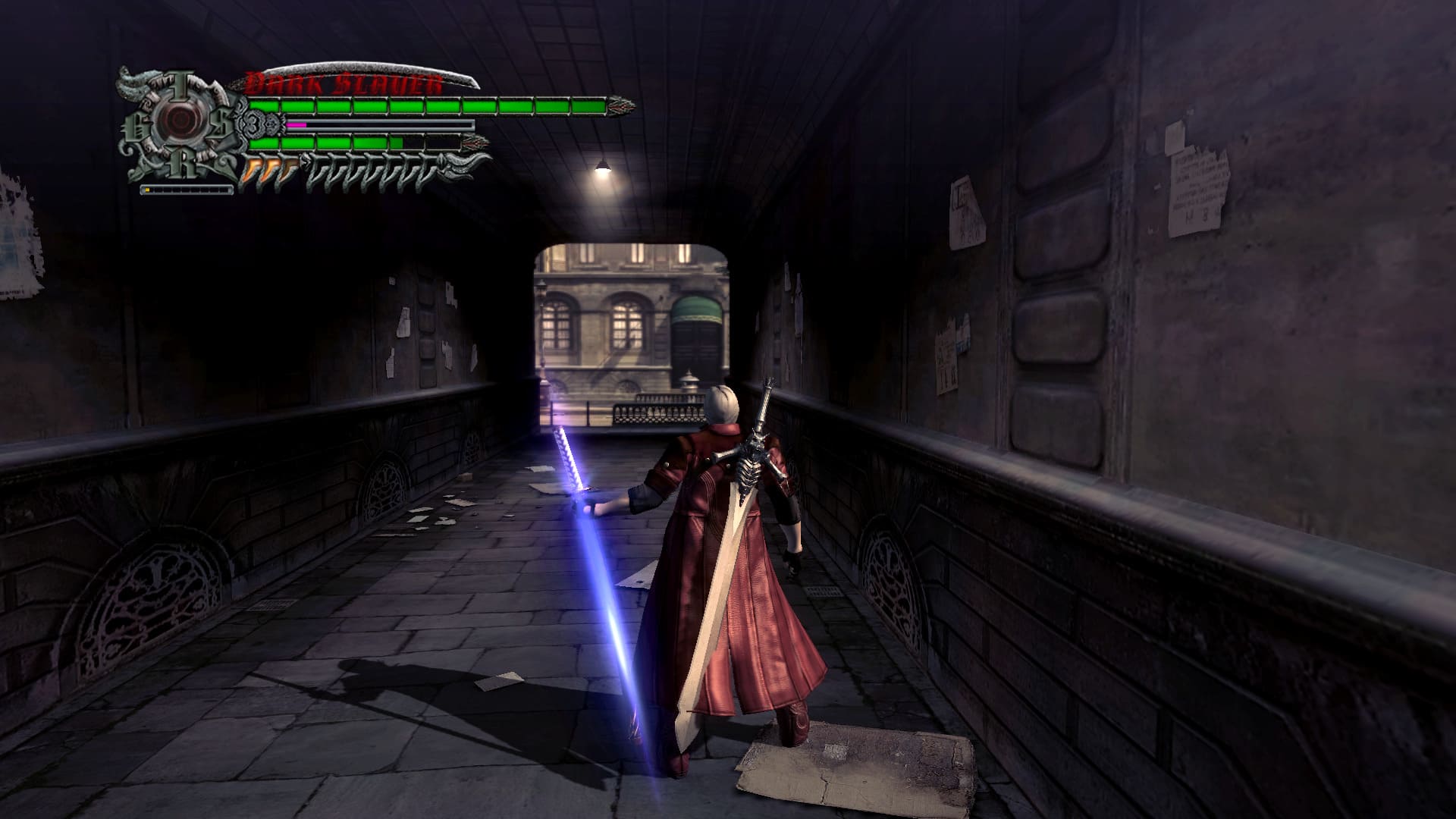Image resolution: width=1456 pixels, height=819 pixels.
Task: Select the Swordmaster 'S' style letter
Action: click(219, 123)
